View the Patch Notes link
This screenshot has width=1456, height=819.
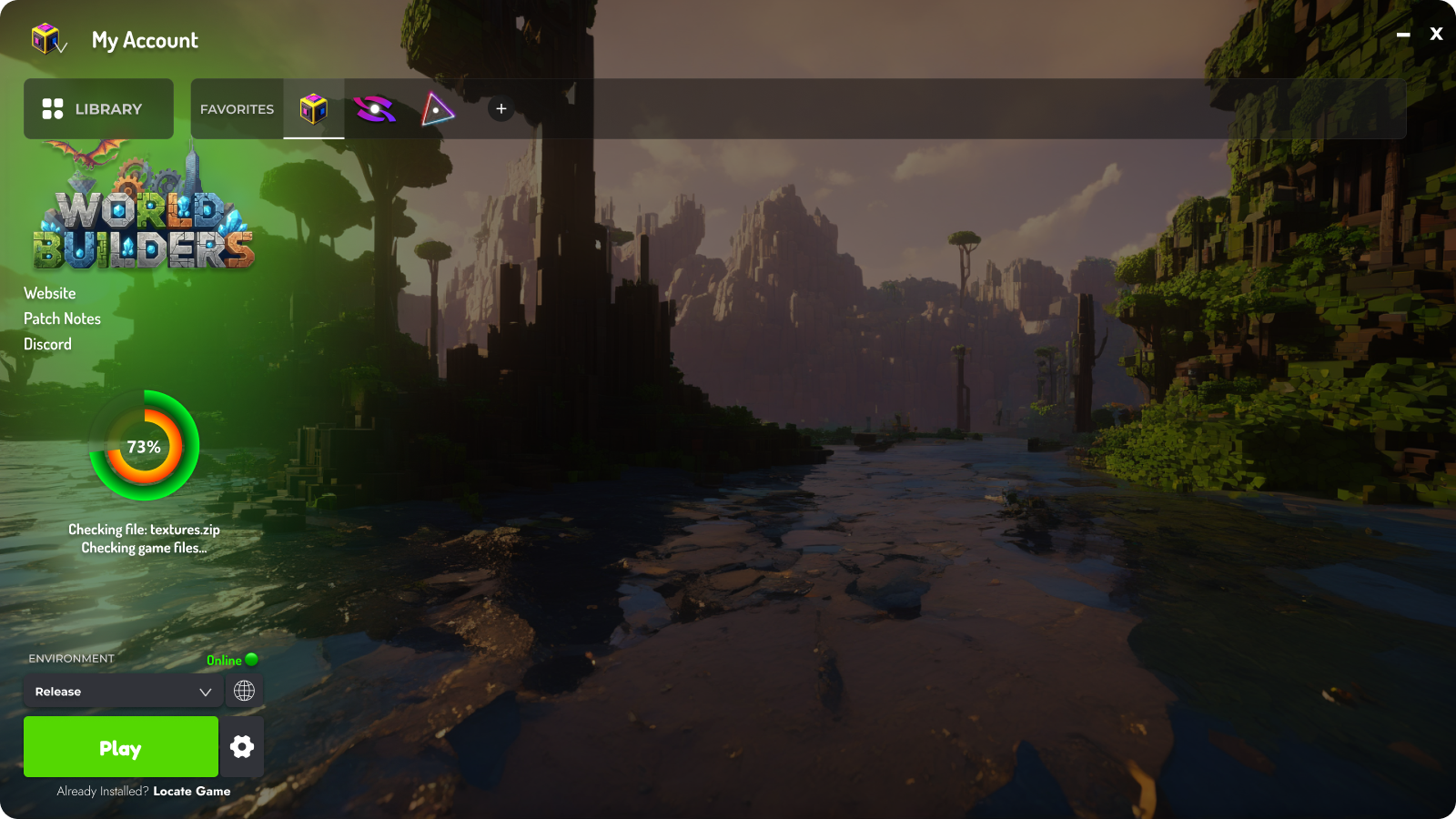click(x=62, y=318)
